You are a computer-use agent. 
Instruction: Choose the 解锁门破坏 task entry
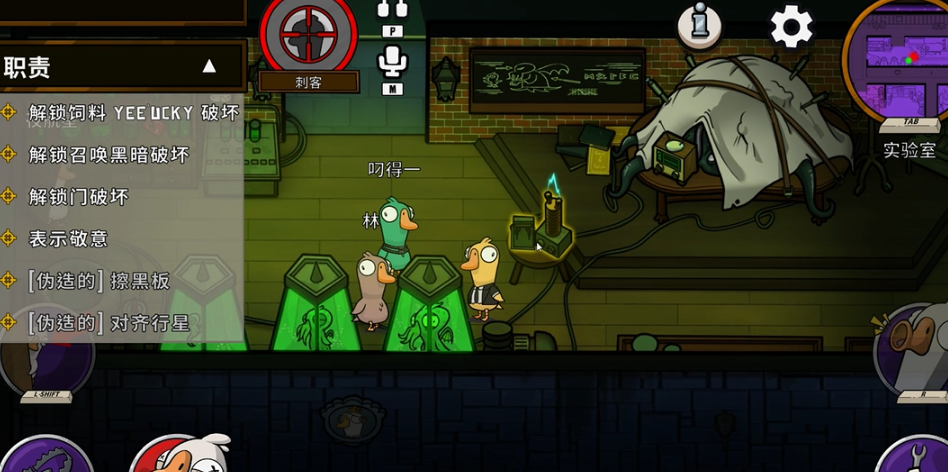[x=78, y=197]
